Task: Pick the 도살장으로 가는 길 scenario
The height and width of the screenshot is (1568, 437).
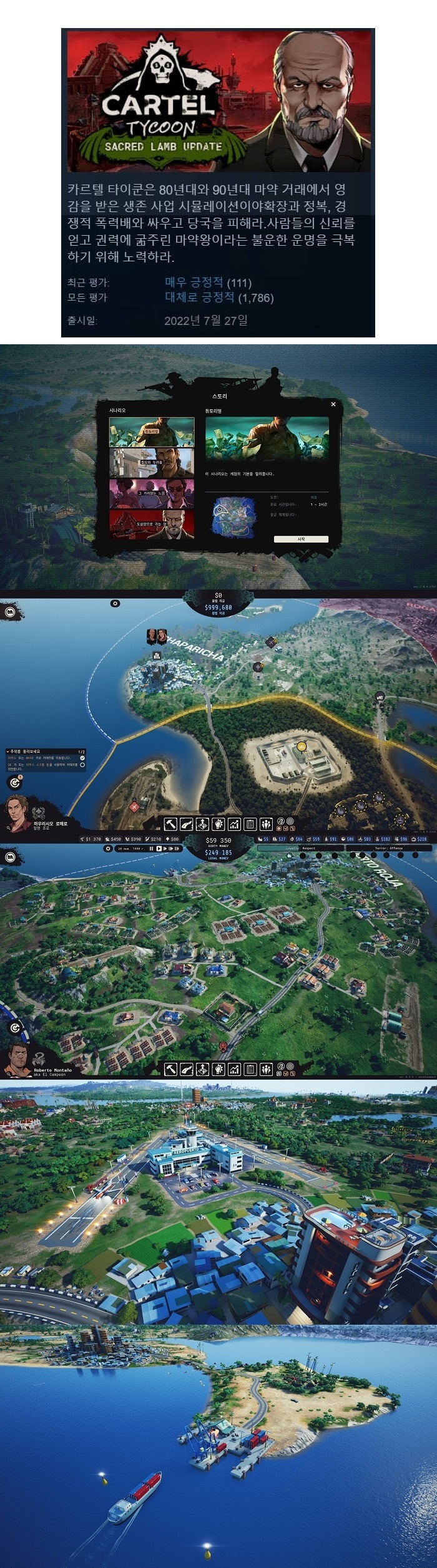Action: [x=152, y=524]
